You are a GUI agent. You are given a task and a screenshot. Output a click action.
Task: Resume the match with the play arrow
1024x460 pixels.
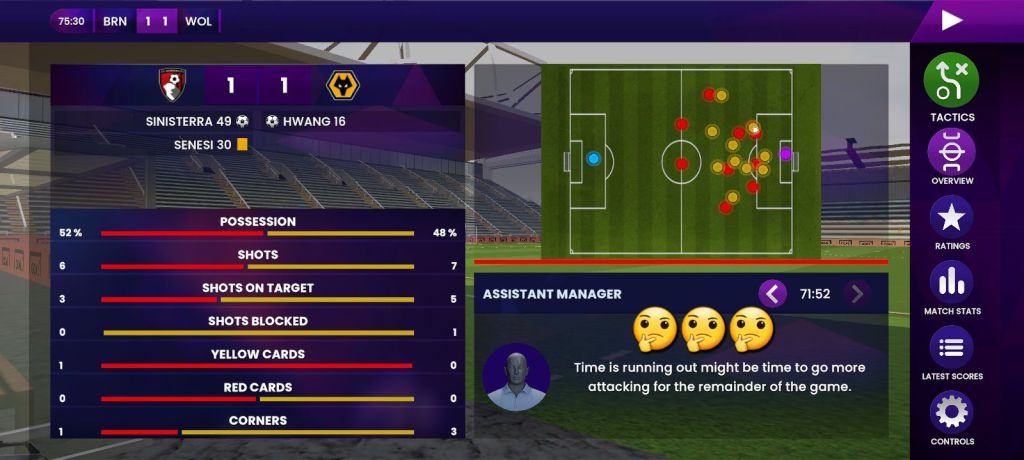coord(952,20)
